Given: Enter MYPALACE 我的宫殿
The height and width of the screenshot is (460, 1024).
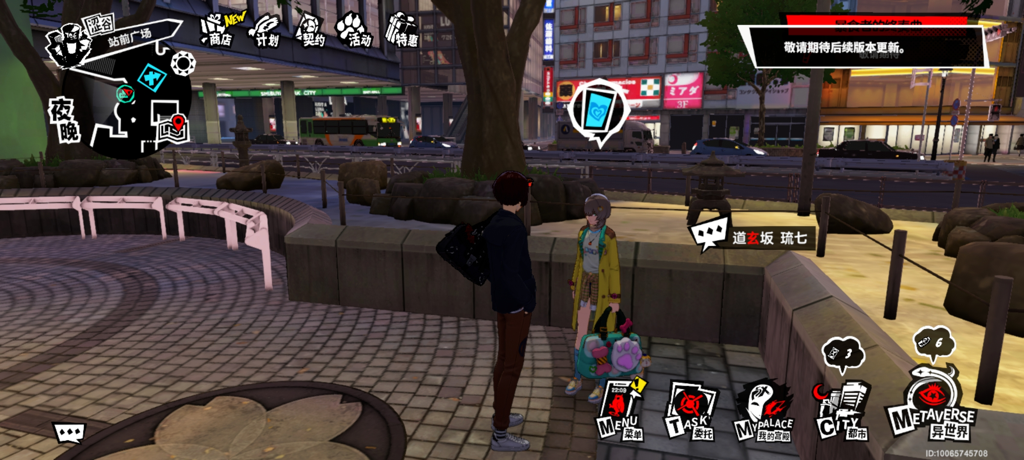Looking at the screenshot, I should click(x=763, y=410).
